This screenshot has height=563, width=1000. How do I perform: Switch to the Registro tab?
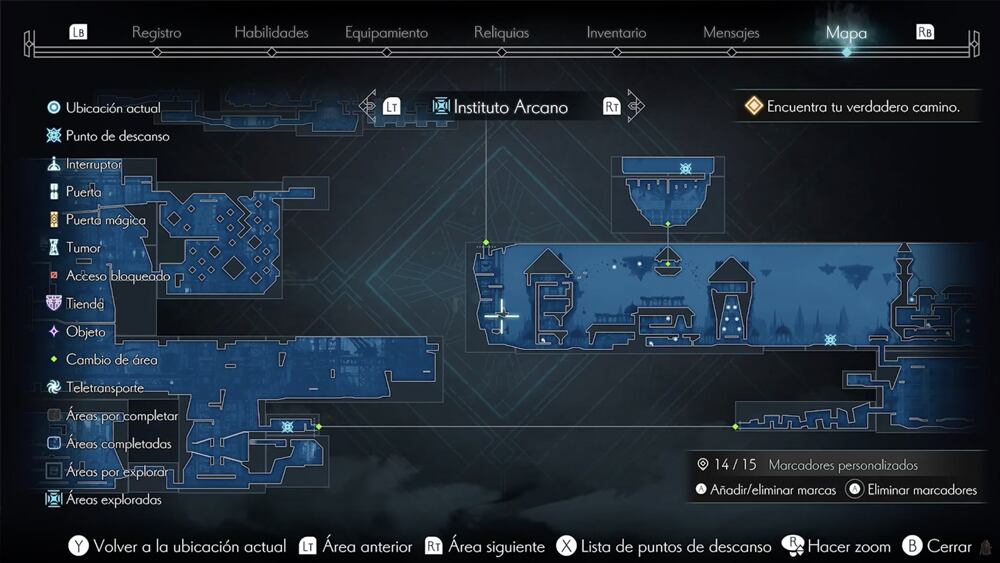(x=156, y=33)
